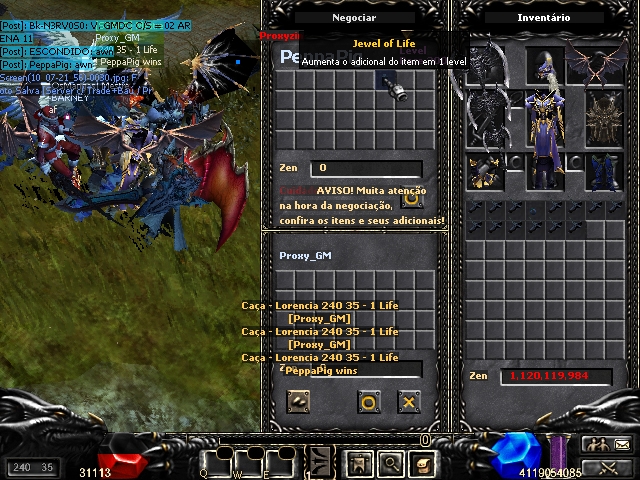Open the character info bottom bar icon

pyautogui.click(x=360, y=463)
